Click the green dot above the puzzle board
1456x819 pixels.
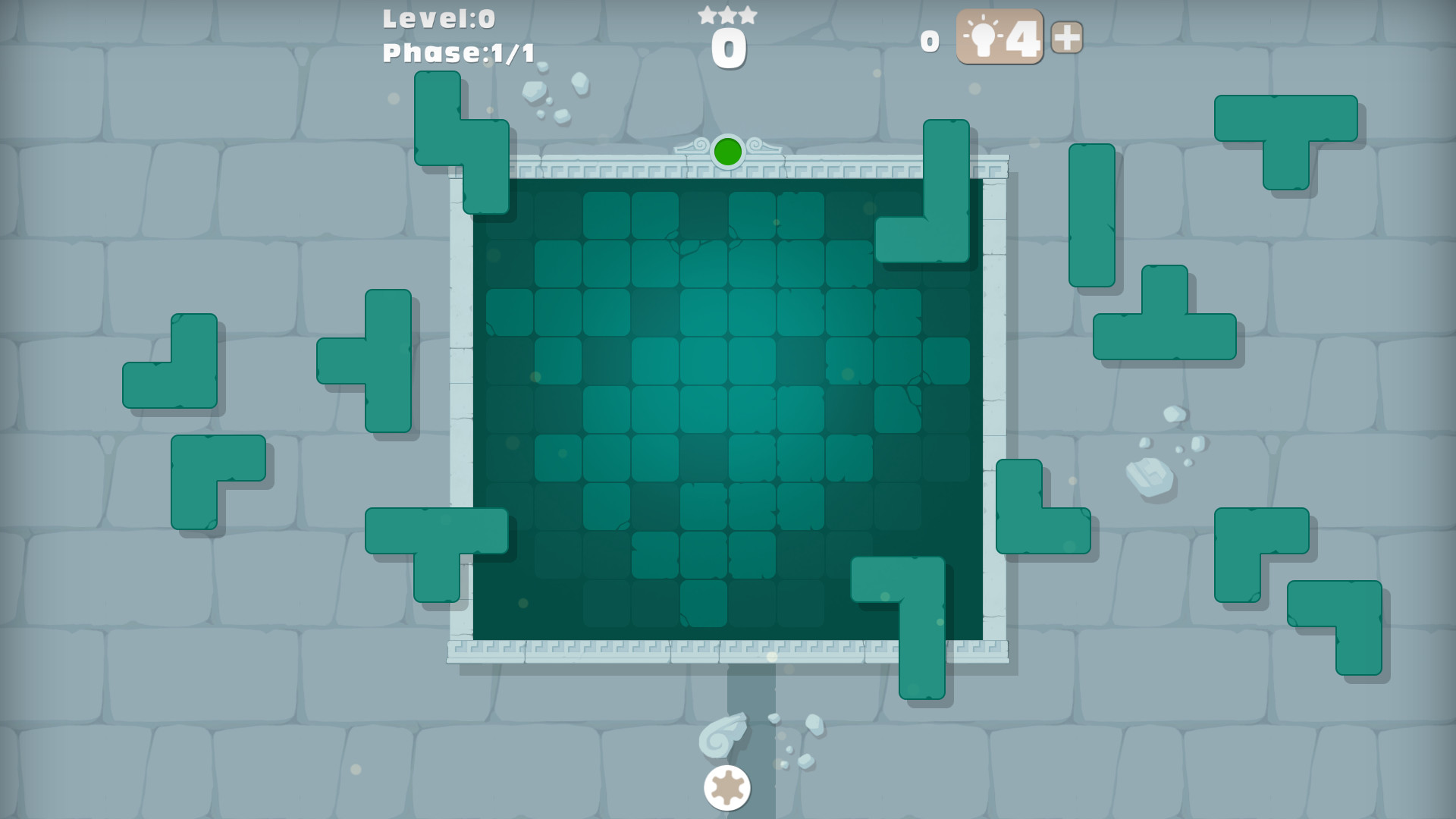click(x=727, y=151)
